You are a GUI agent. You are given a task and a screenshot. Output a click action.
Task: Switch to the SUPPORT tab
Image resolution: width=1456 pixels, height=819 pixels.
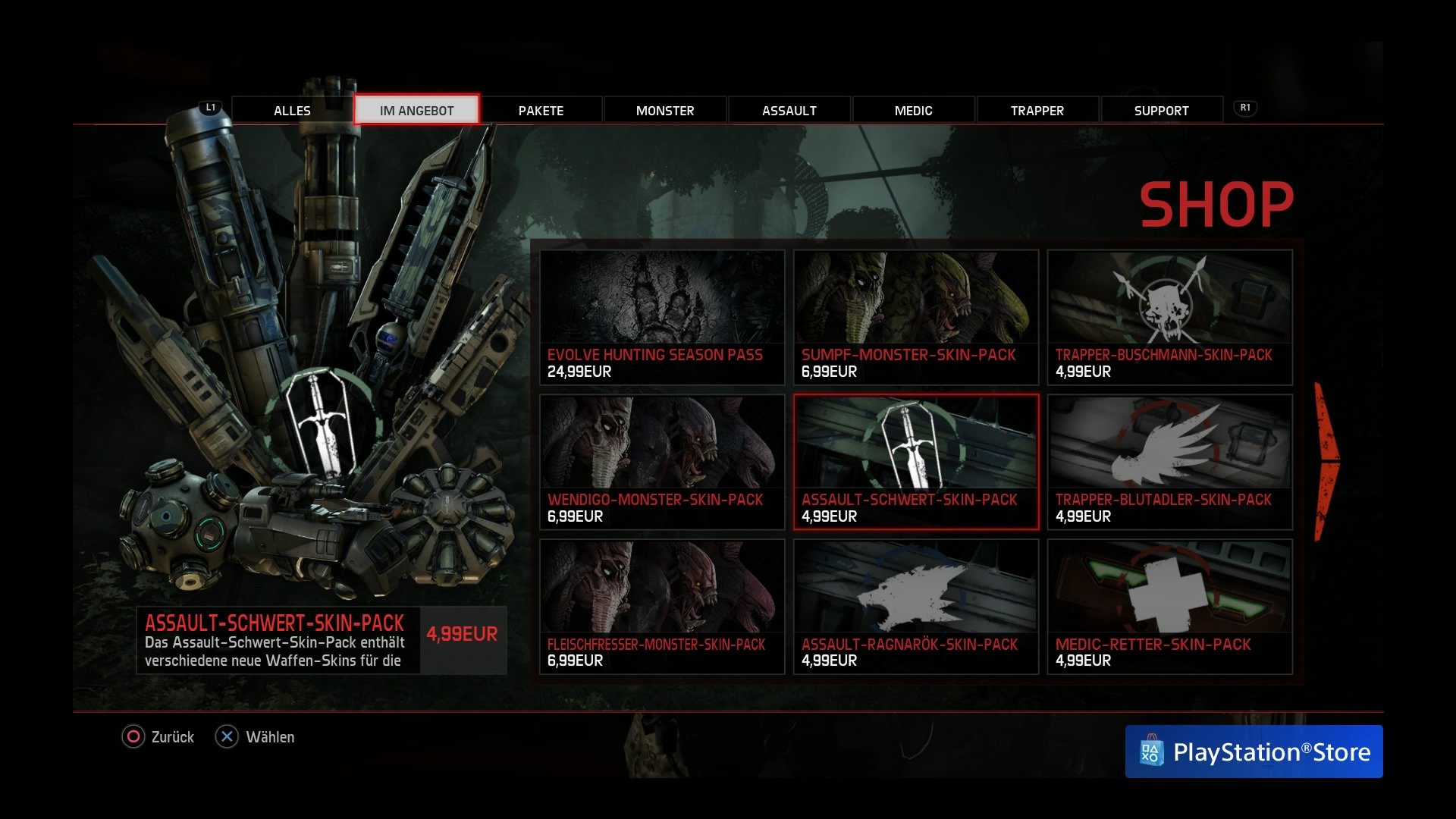click(x=1161, y=110)
